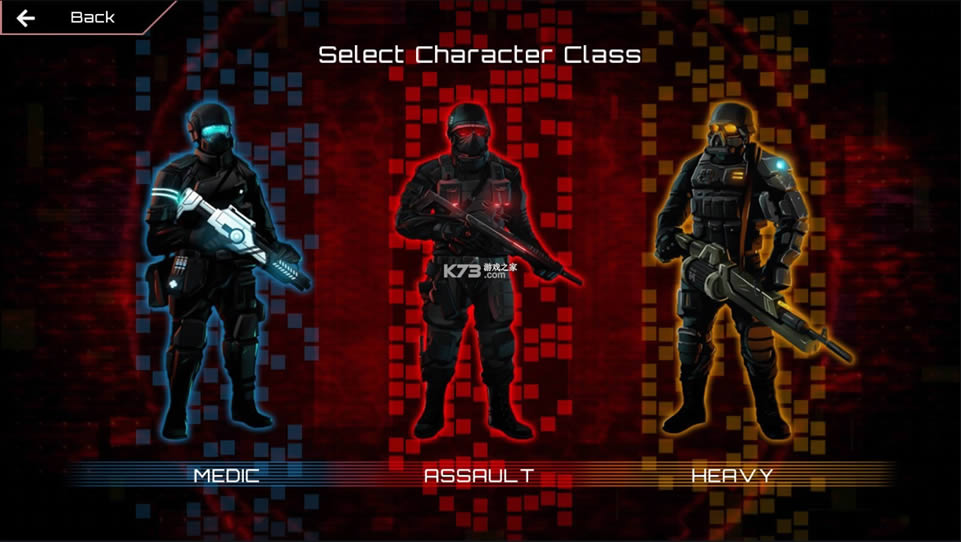Screen dimensions: 961x542
Task: Choose the Assault character class
Action: (479, 280)
